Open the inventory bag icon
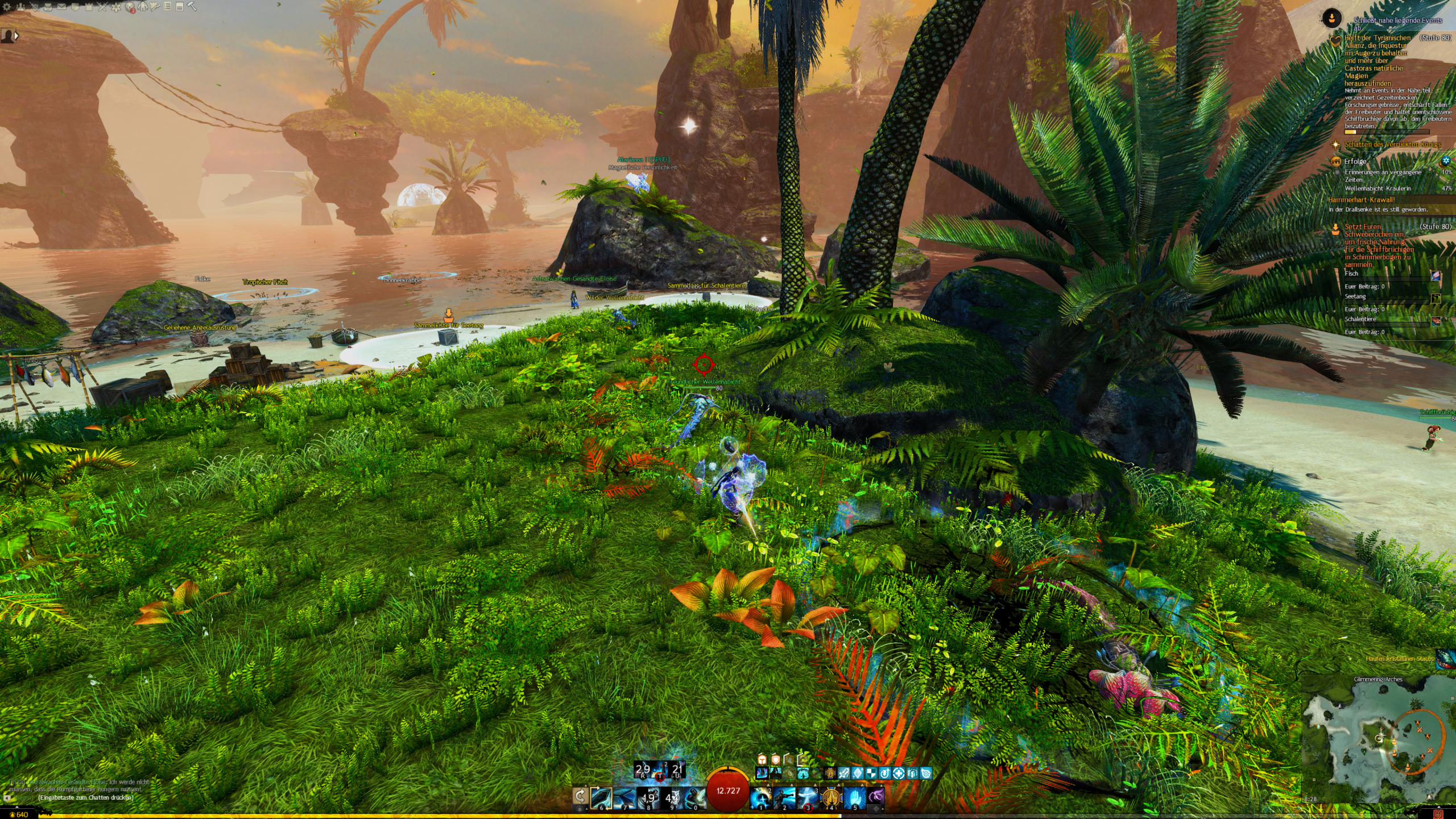 (x=47, y=7)
